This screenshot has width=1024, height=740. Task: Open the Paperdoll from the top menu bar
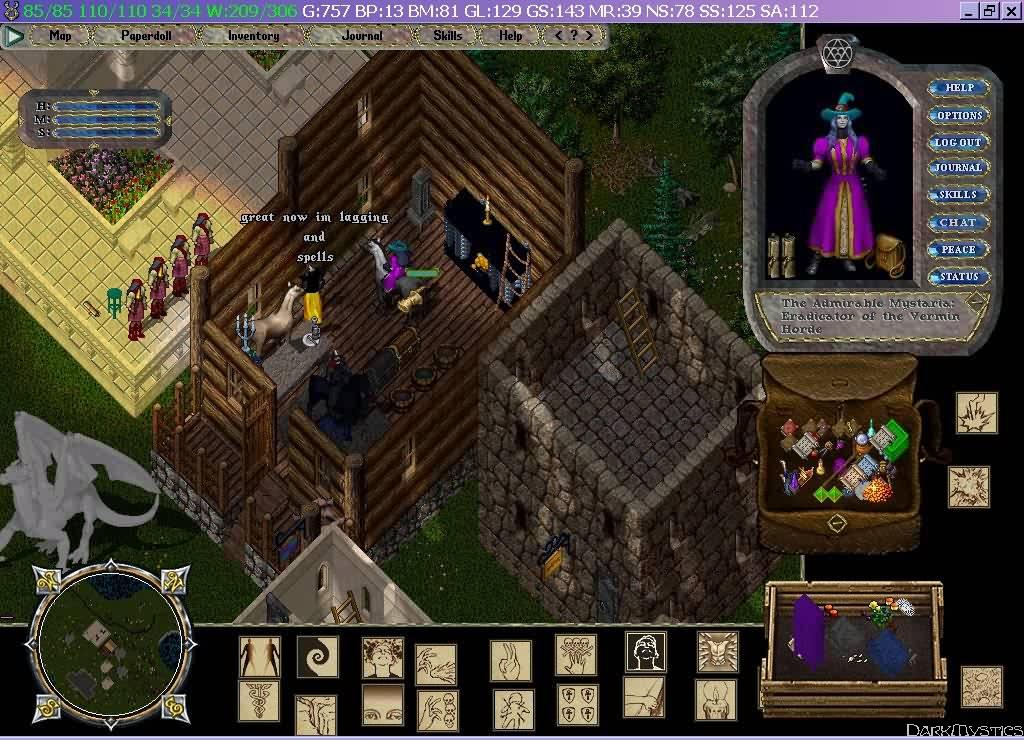coord(146,36)
